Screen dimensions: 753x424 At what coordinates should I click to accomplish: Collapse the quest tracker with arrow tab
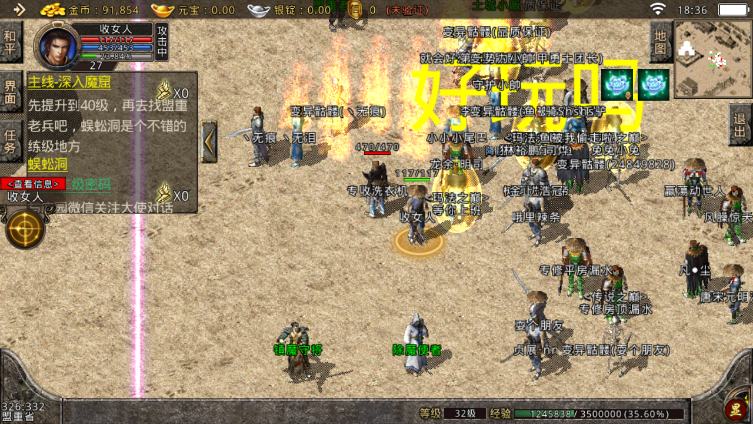[209, 141]
